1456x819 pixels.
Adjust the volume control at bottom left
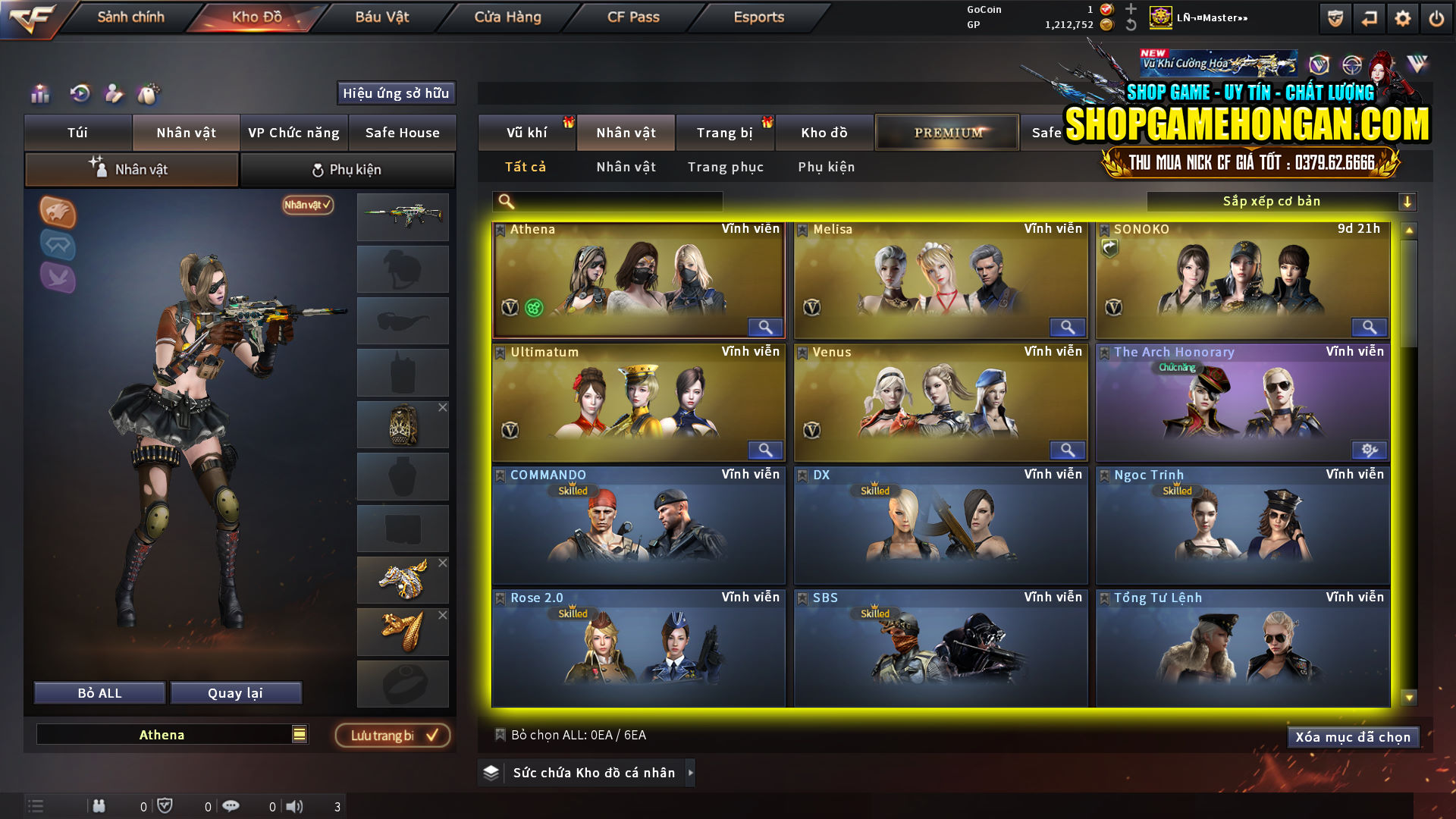click(294, 805)
